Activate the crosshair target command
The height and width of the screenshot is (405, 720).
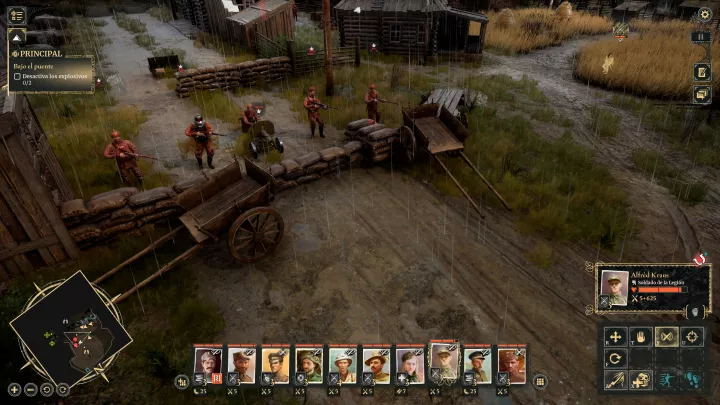(692, 337)
